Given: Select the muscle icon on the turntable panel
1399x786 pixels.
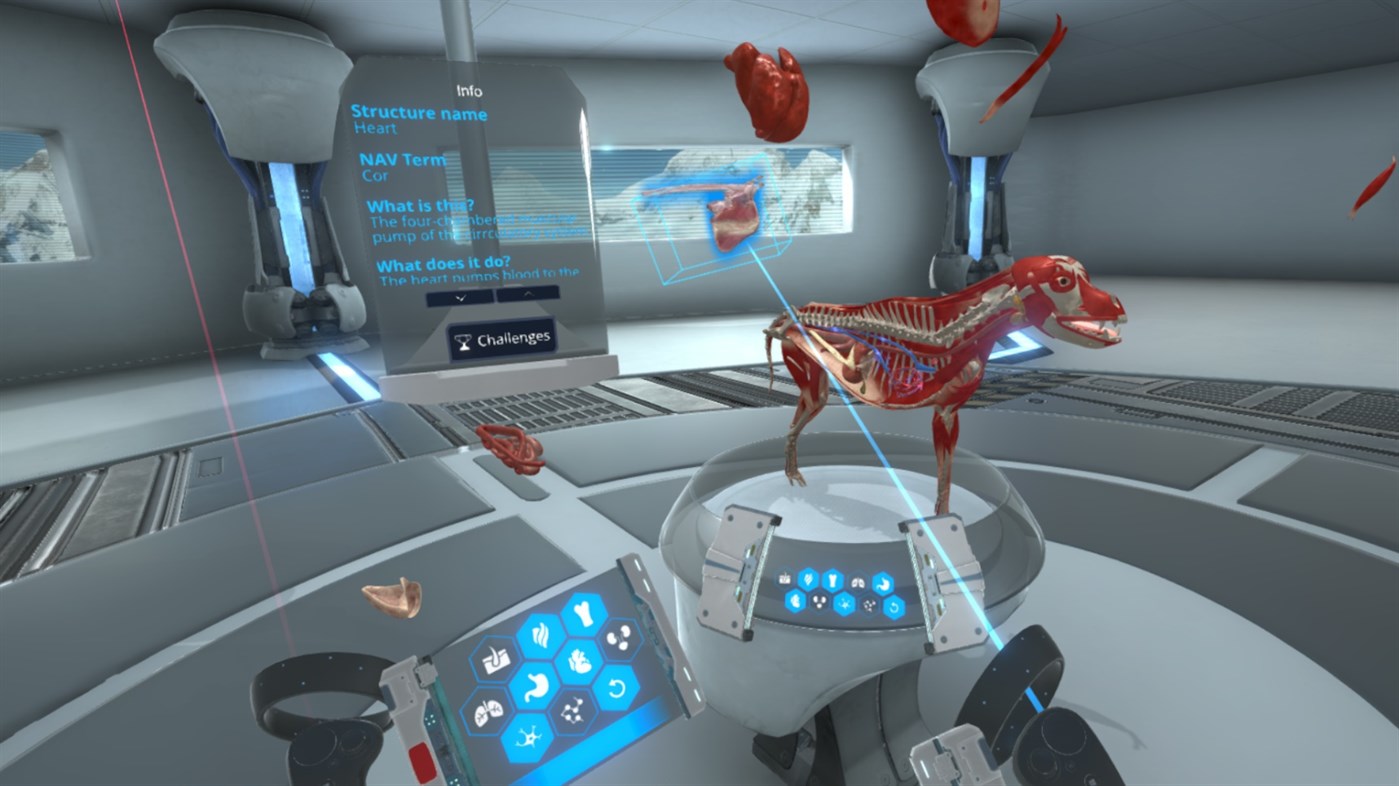Looking at the screenshot, I should coord(808,580).
